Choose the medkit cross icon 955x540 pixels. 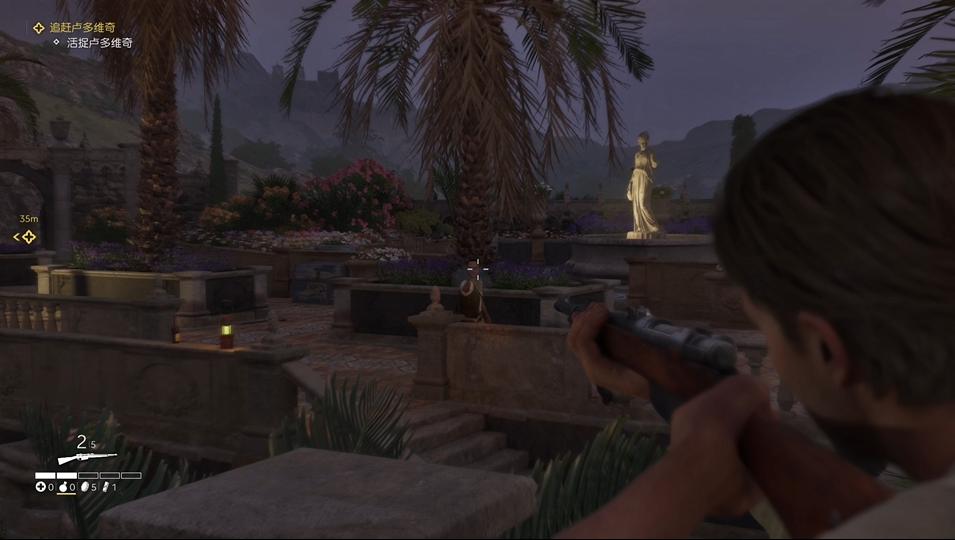pyautogui.click(x=41, y=487)
